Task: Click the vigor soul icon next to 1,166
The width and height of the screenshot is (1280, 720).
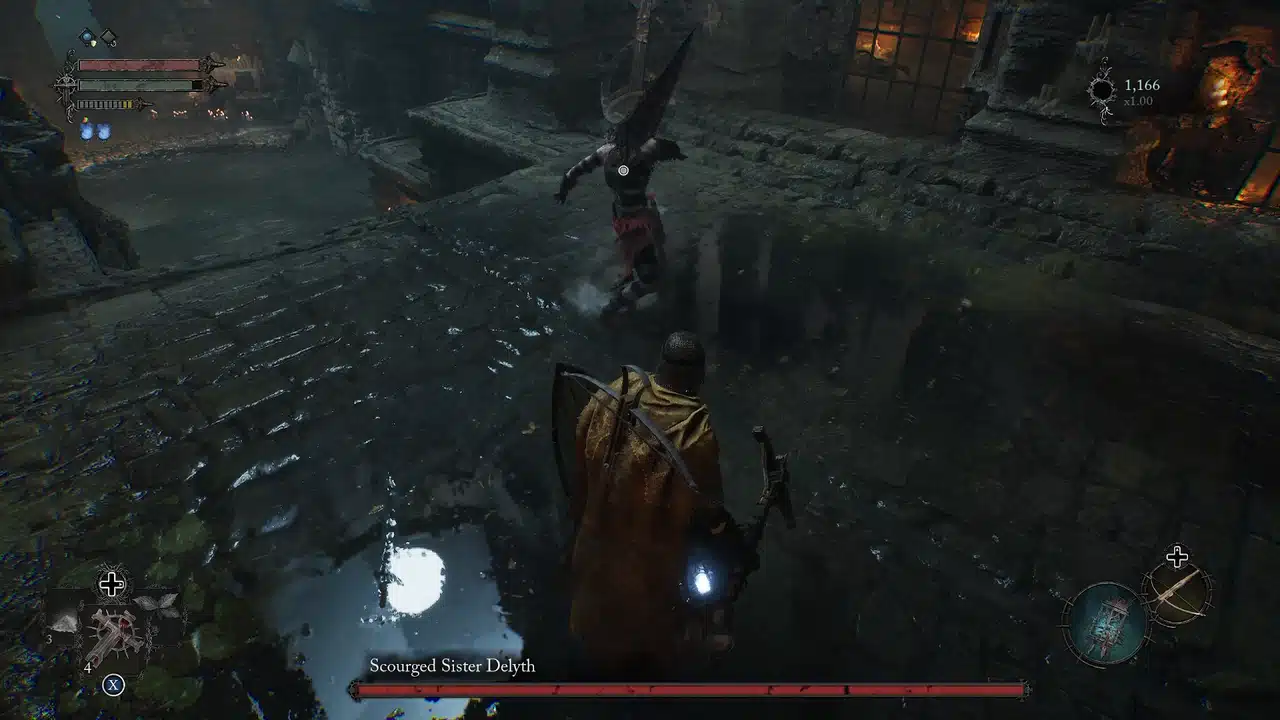Action: (1102, 89)
